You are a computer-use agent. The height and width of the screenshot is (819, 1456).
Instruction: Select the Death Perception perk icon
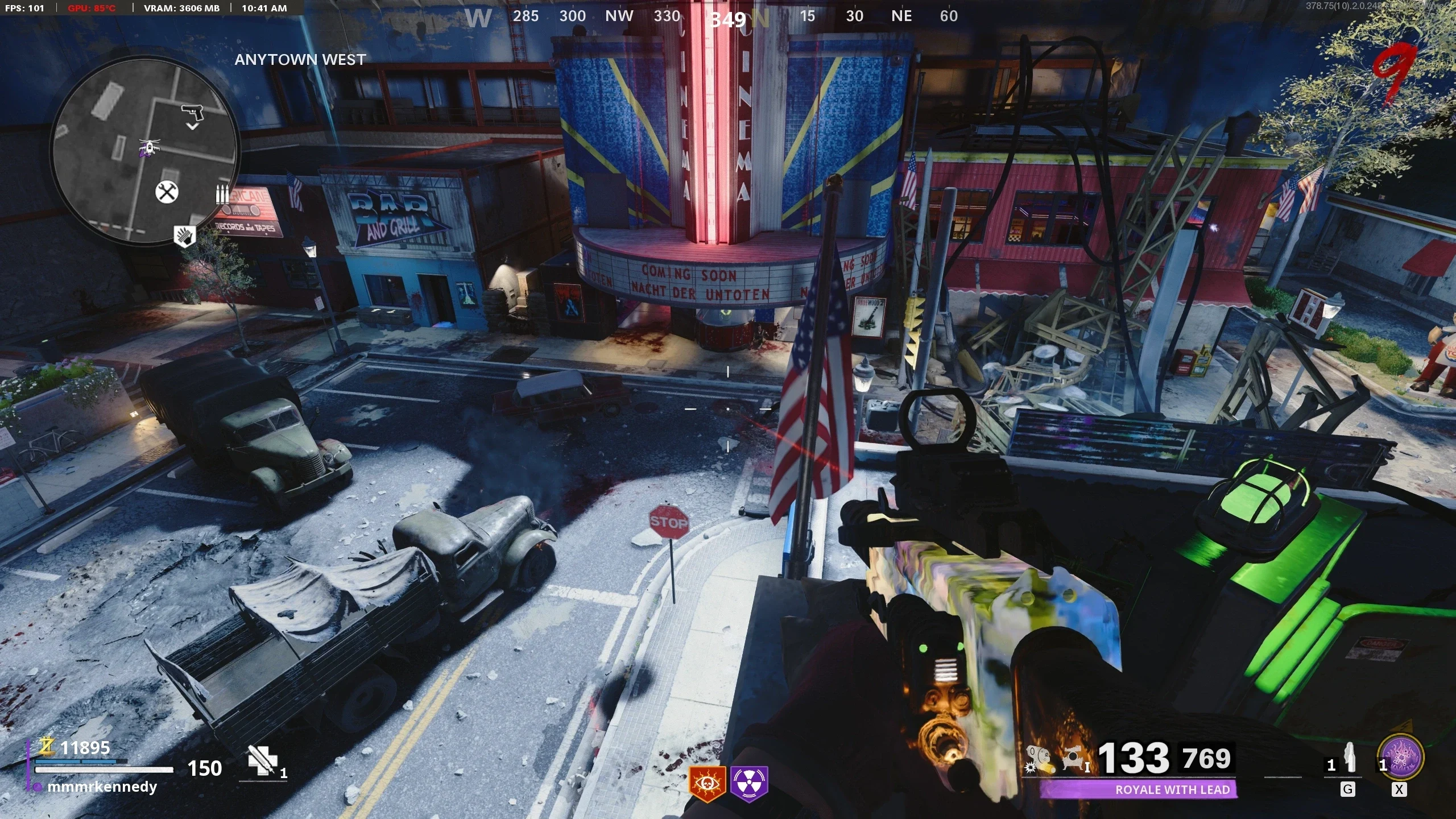(x=708, y=784)
